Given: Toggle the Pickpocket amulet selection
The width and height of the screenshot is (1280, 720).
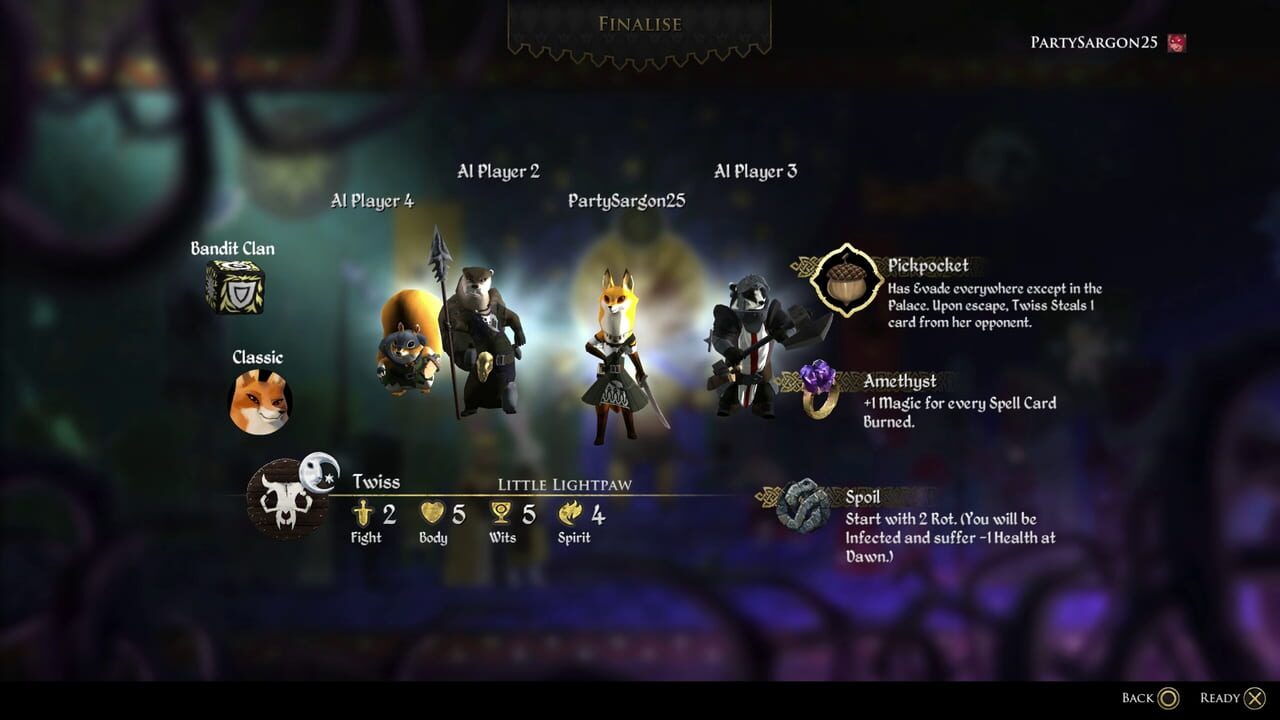Looking at the screenshot, I should (x=843, y=283).
